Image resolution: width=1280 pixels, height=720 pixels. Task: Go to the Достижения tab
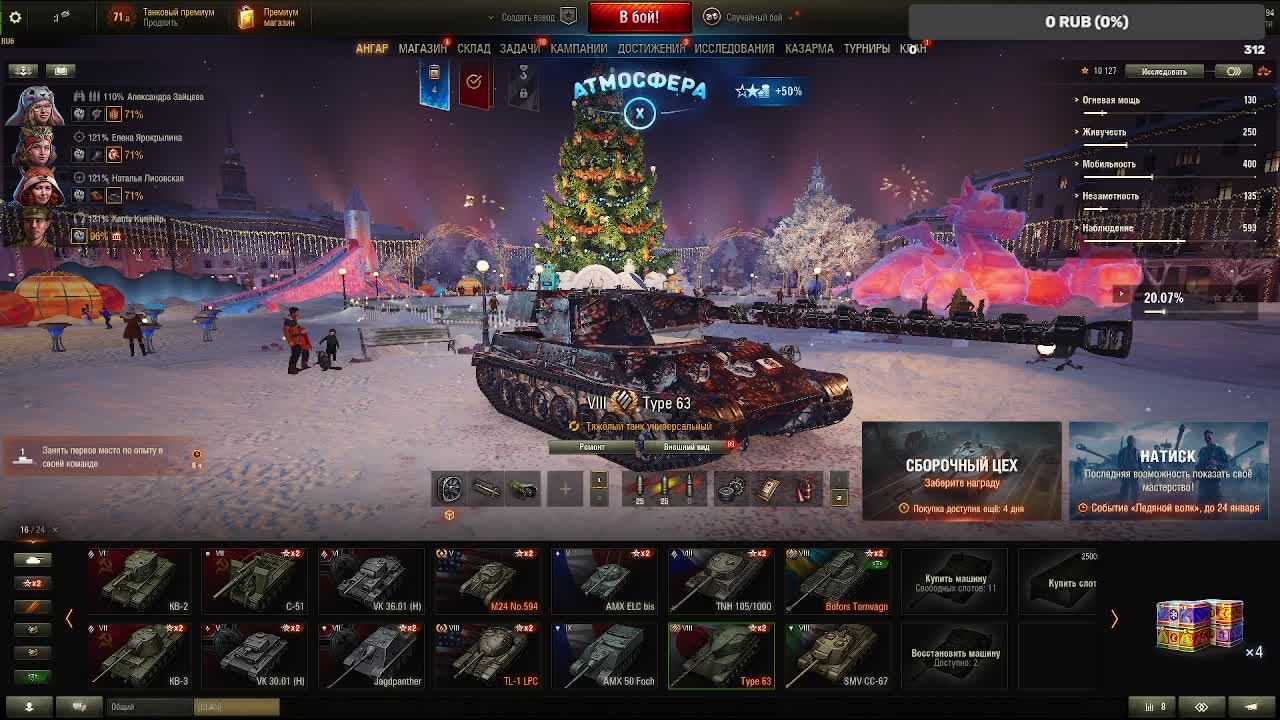click(x=651, y=48)
